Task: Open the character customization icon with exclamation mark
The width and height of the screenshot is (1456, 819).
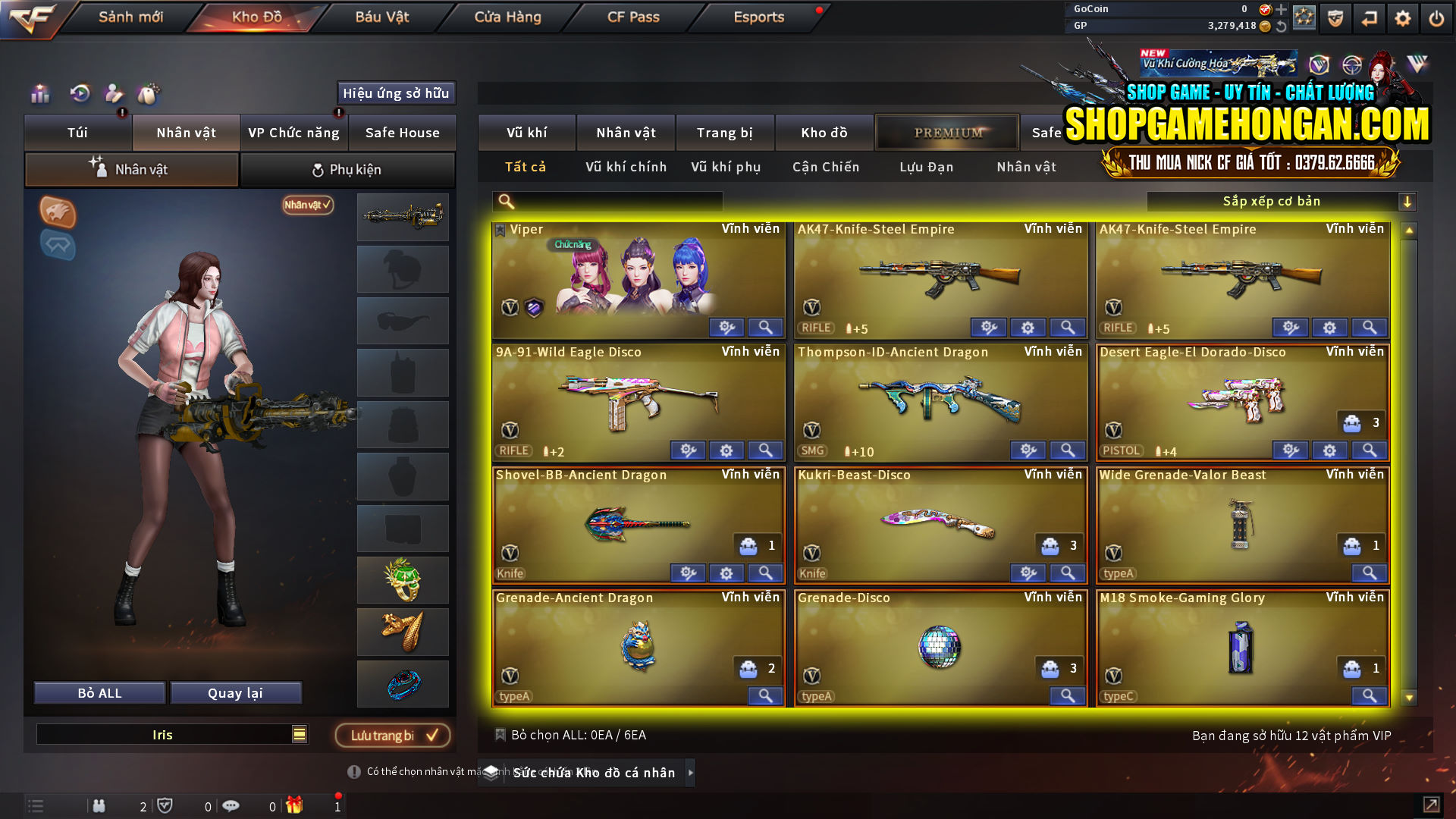Action: 114,94
